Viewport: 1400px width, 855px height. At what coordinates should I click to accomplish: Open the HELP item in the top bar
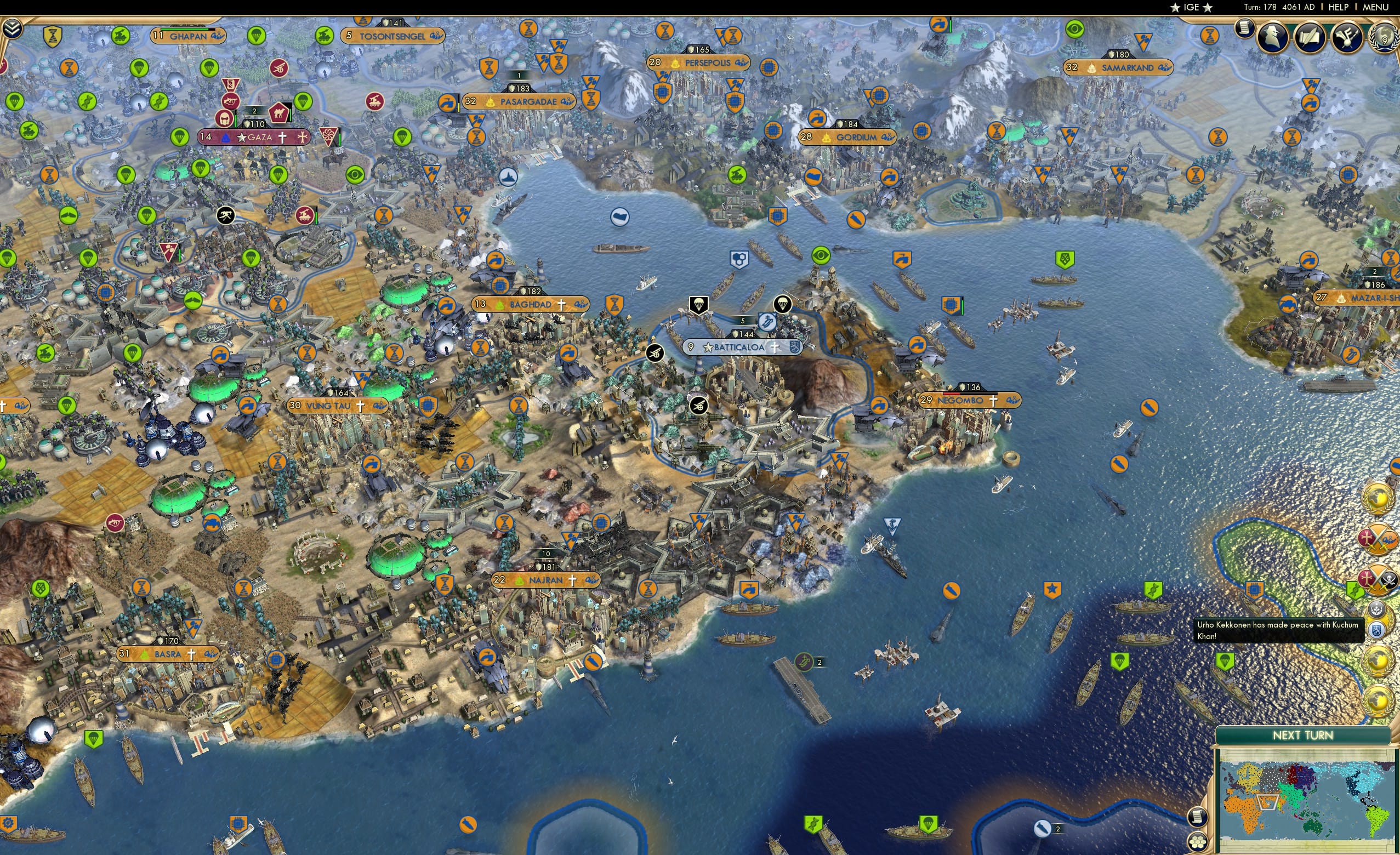[1339, 7]
